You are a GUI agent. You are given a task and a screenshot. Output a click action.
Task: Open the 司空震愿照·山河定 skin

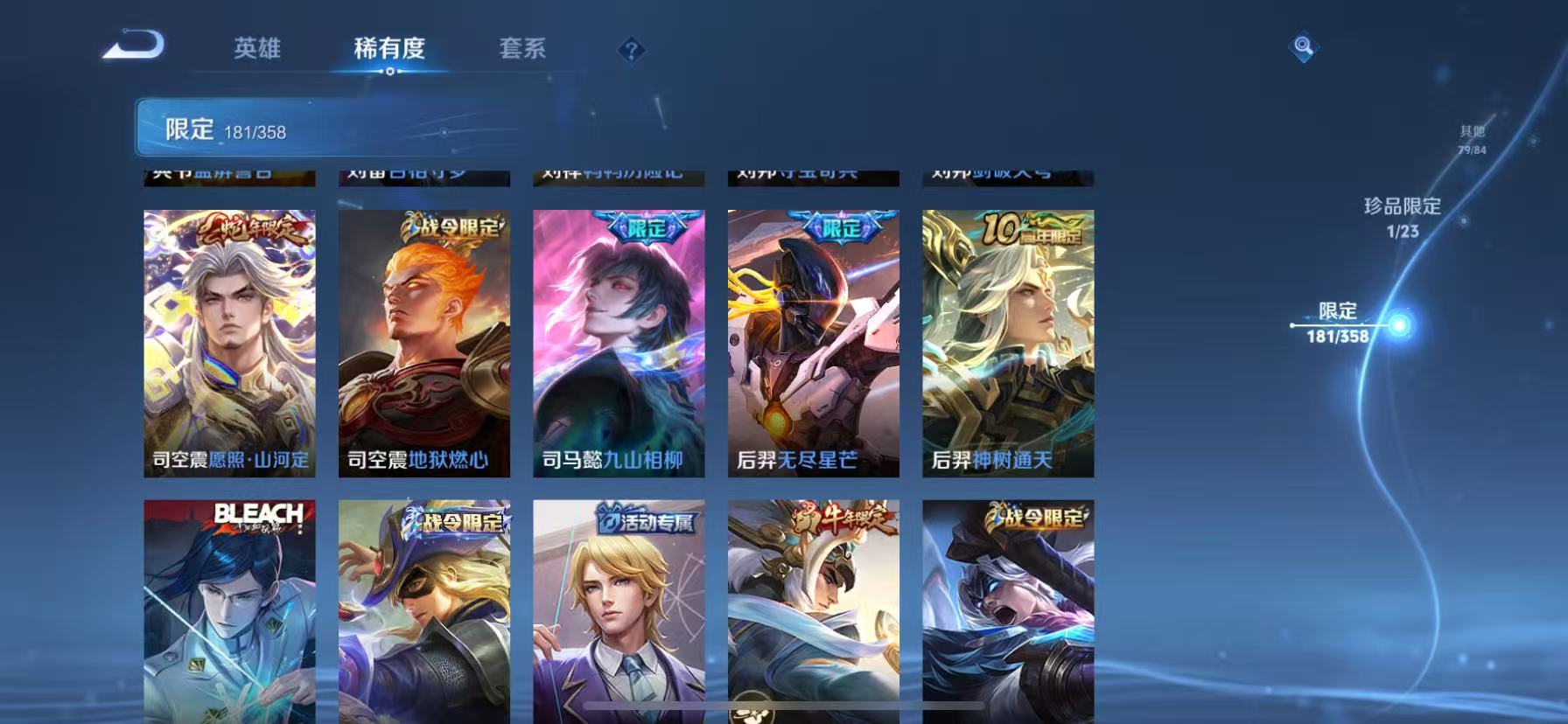point(229,341)
